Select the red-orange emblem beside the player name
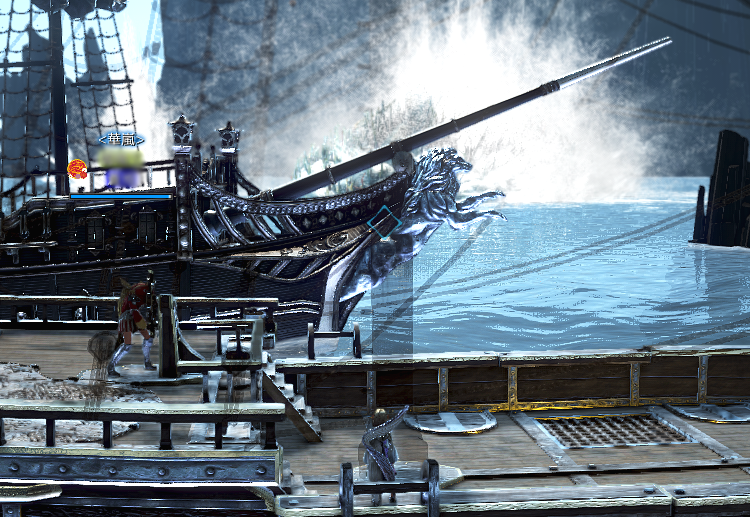 pos(77,167)
